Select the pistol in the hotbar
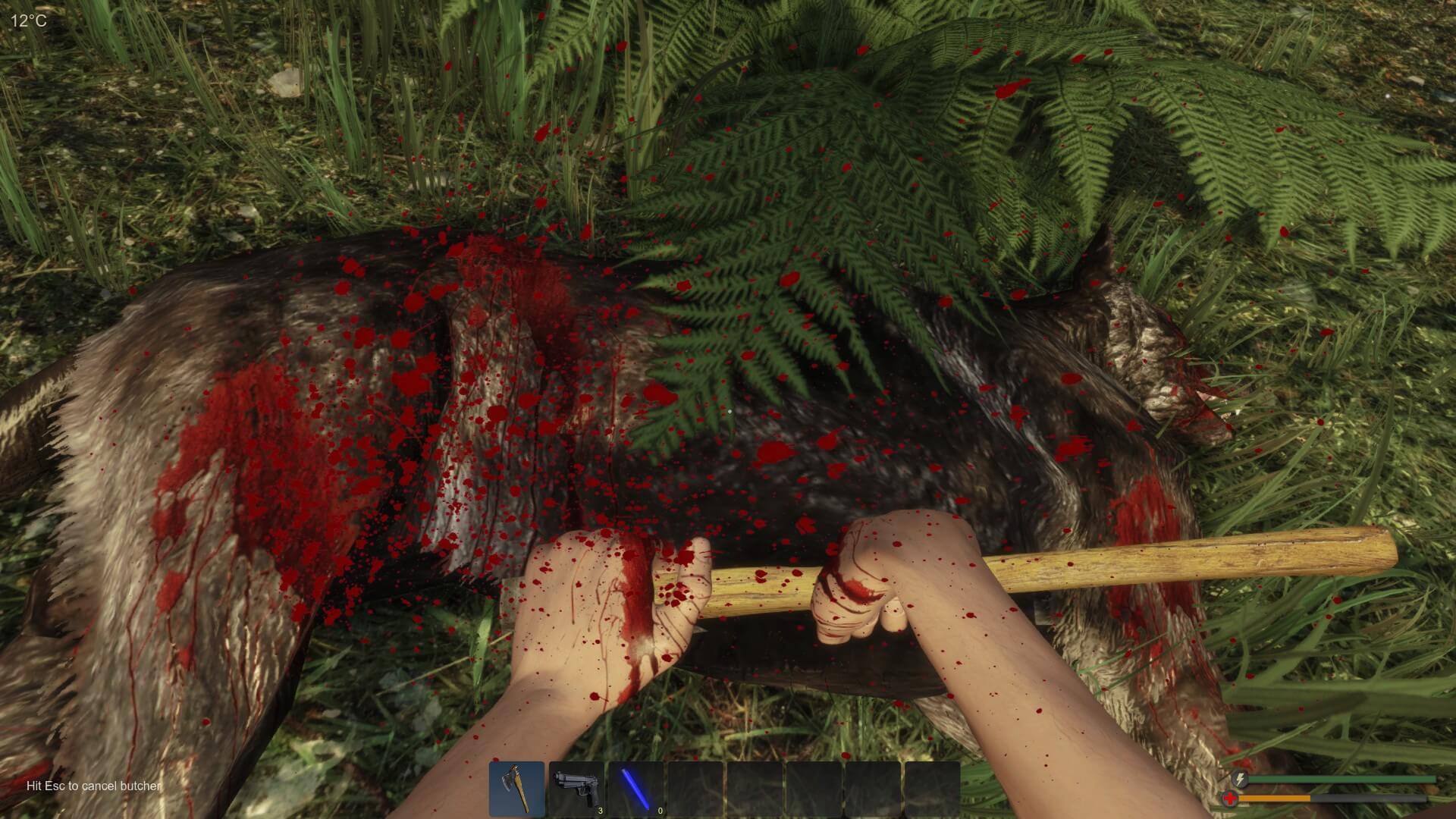Viewport: 1456px width, 819px height. (576, 789)
